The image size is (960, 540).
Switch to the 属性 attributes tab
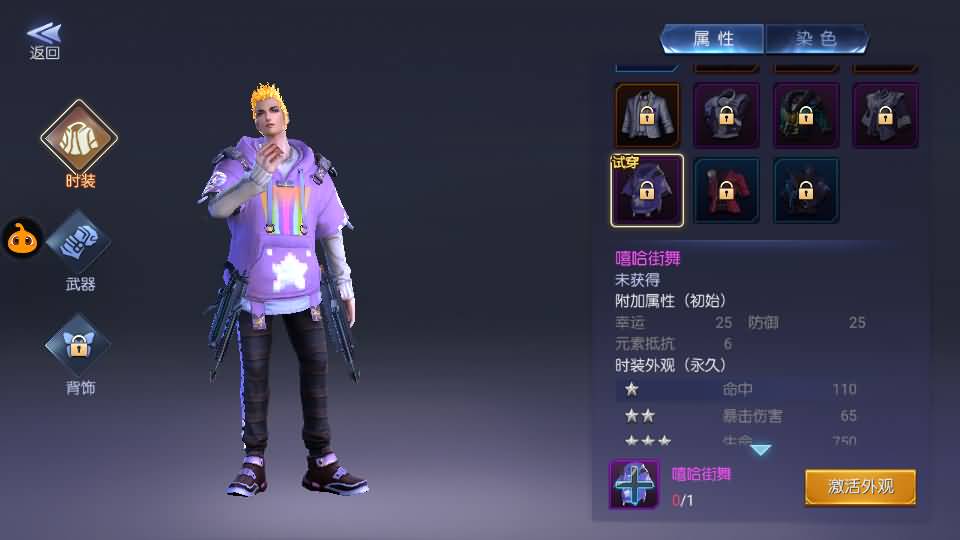713,39
